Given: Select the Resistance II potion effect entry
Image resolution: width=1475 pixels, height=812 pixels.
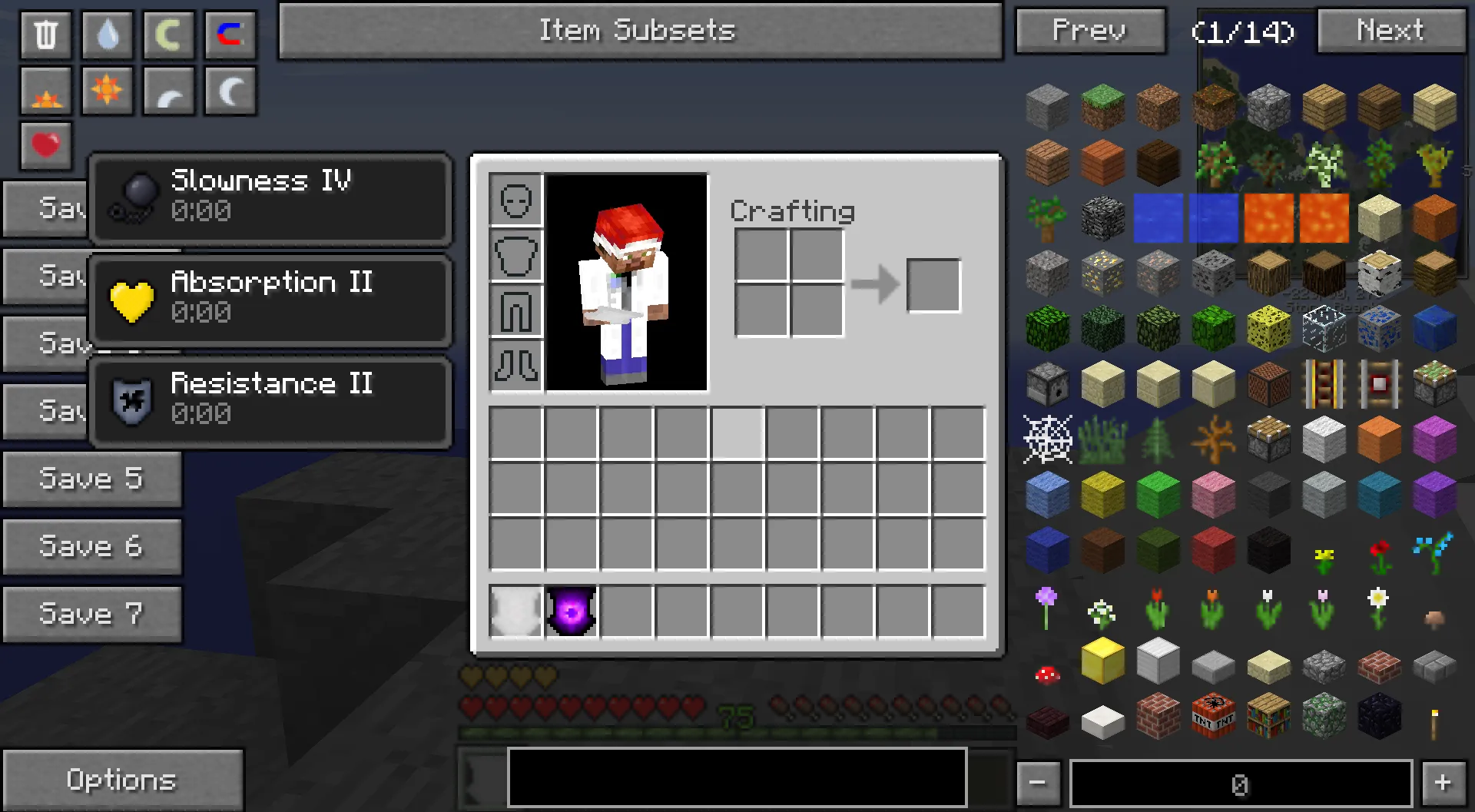Looking at the screenshot, I should 270,399.
